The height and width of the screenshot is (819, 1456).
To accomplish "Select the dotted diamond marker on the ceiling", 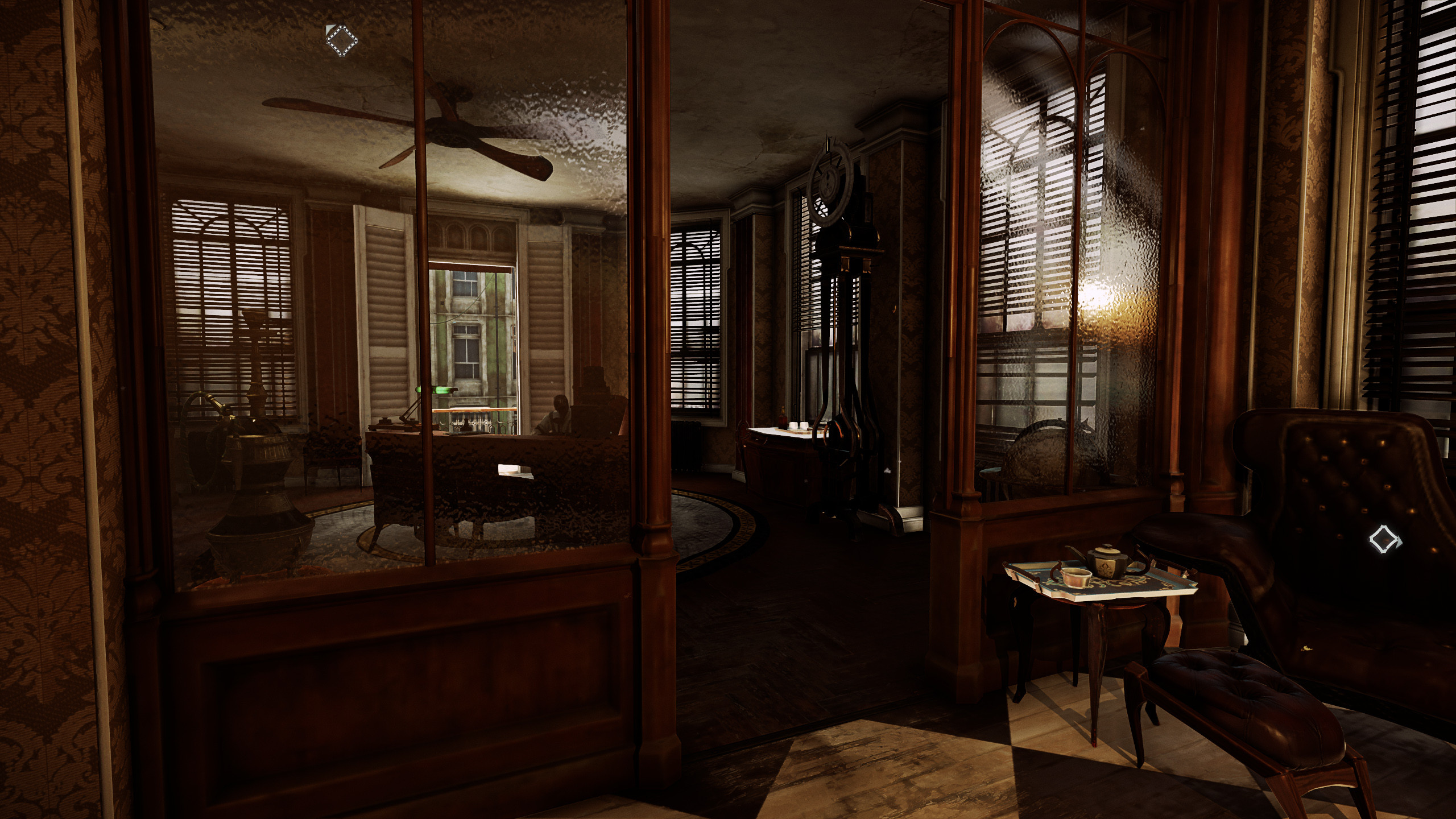I will [x=341, y=38].
